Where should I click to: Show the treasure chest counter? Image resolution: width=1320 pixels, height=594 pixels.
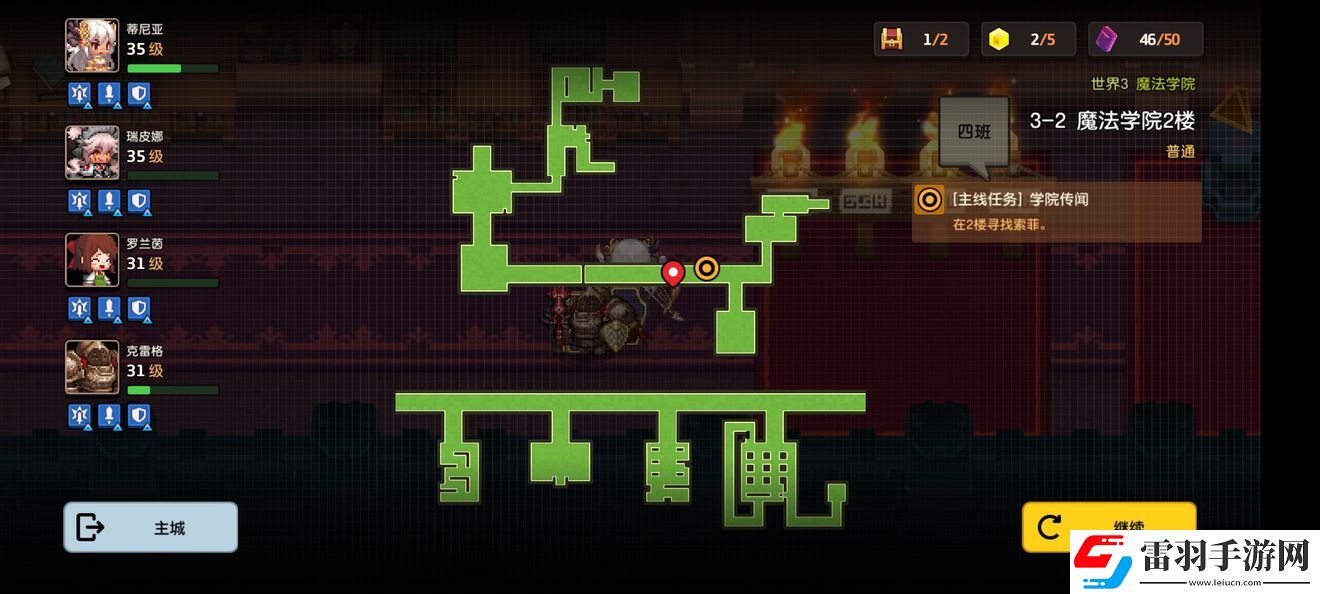(x=920, y=39)
